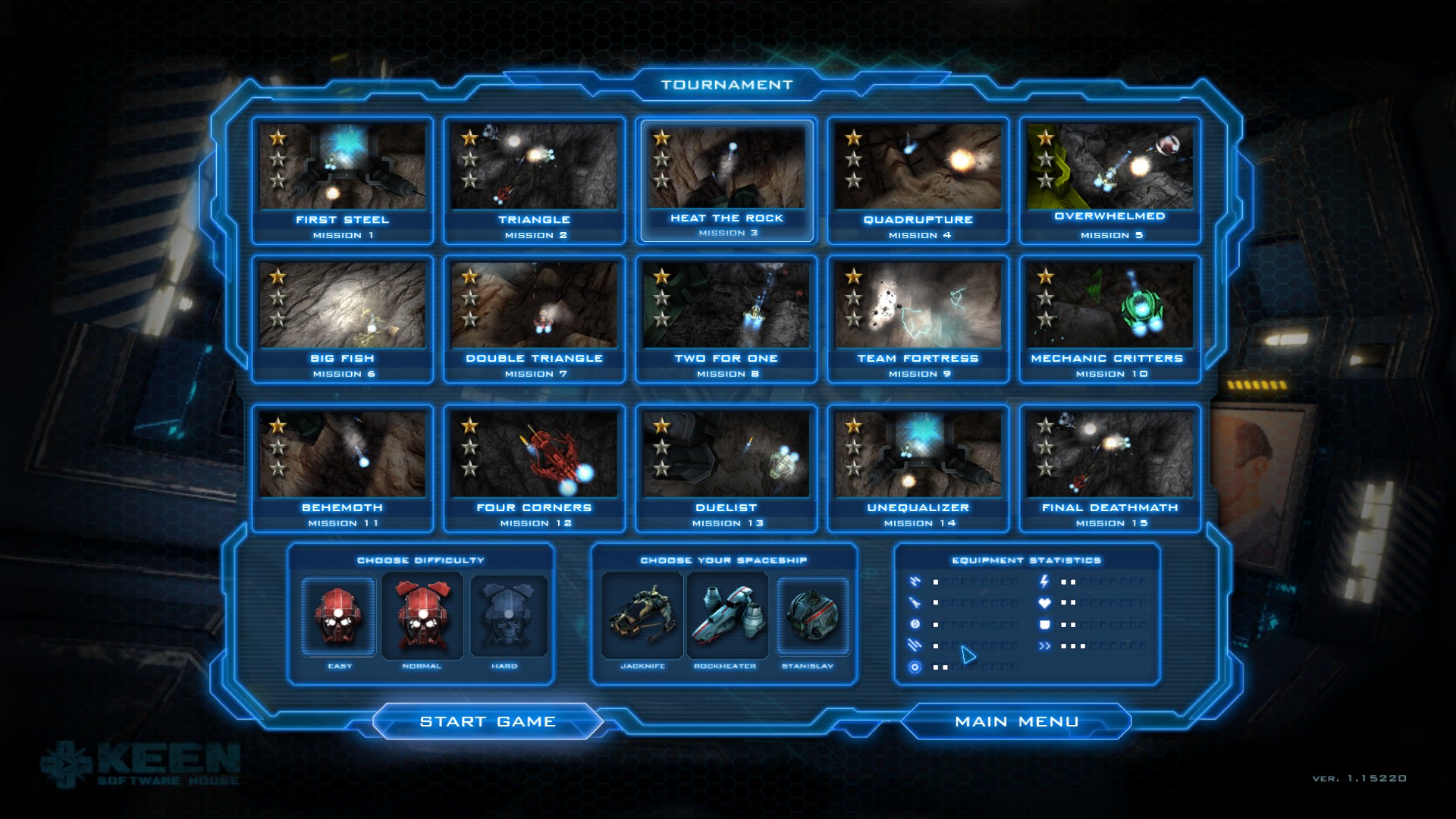Choose the Final Deathmath mission

[1110, 468]
